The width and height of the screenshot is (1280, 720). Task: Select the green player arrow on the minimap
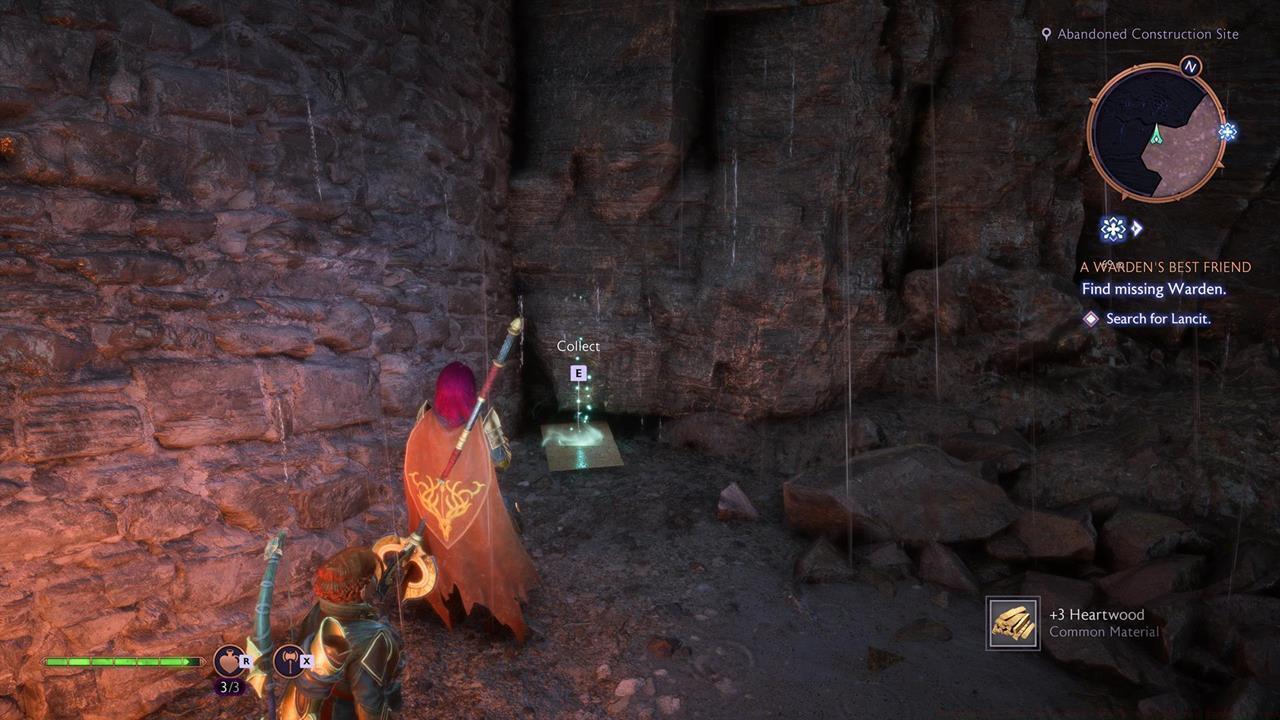1156,134
